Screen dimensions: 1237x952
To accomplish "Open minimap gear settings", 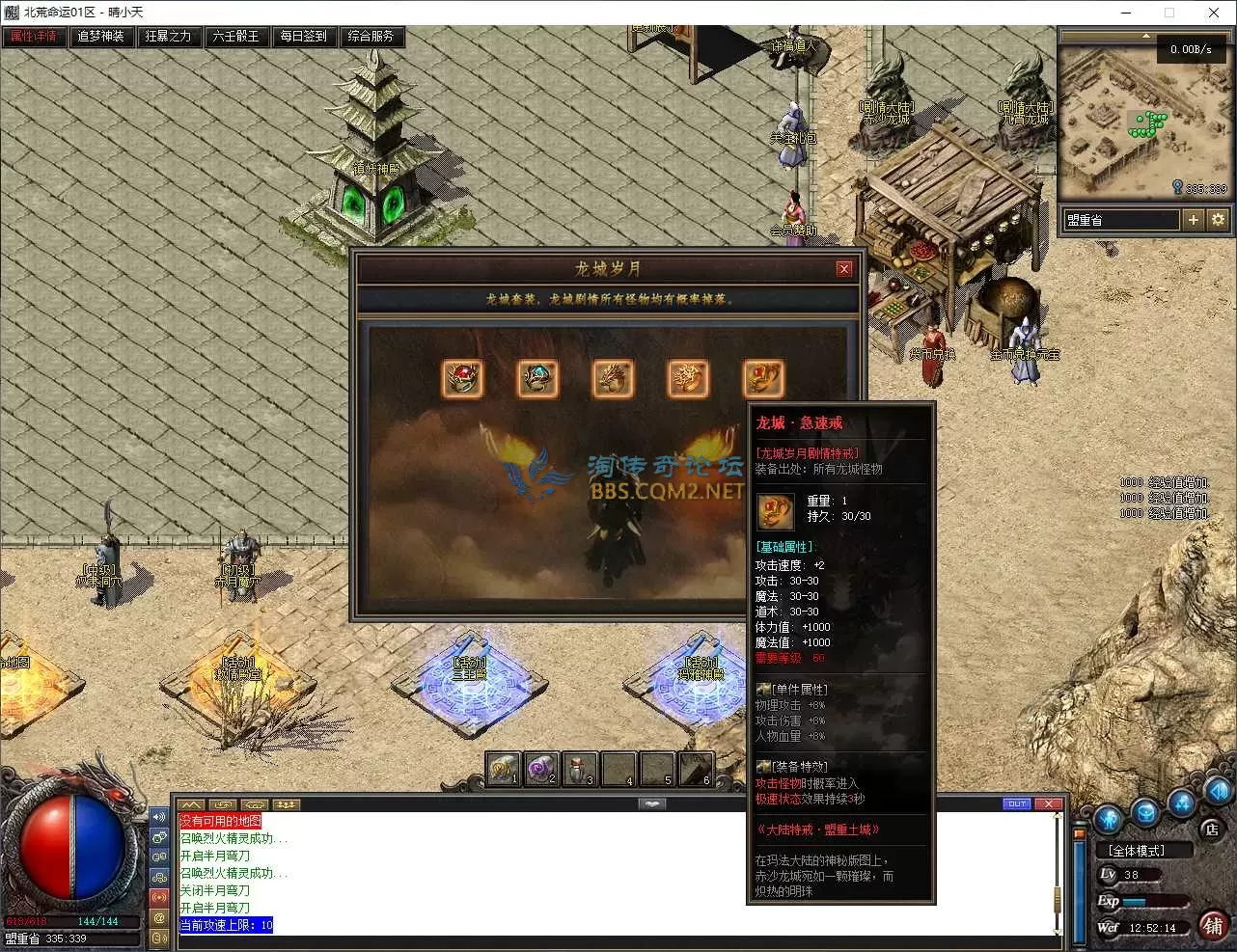I will pyautogui.click(x=1218, y=220).
